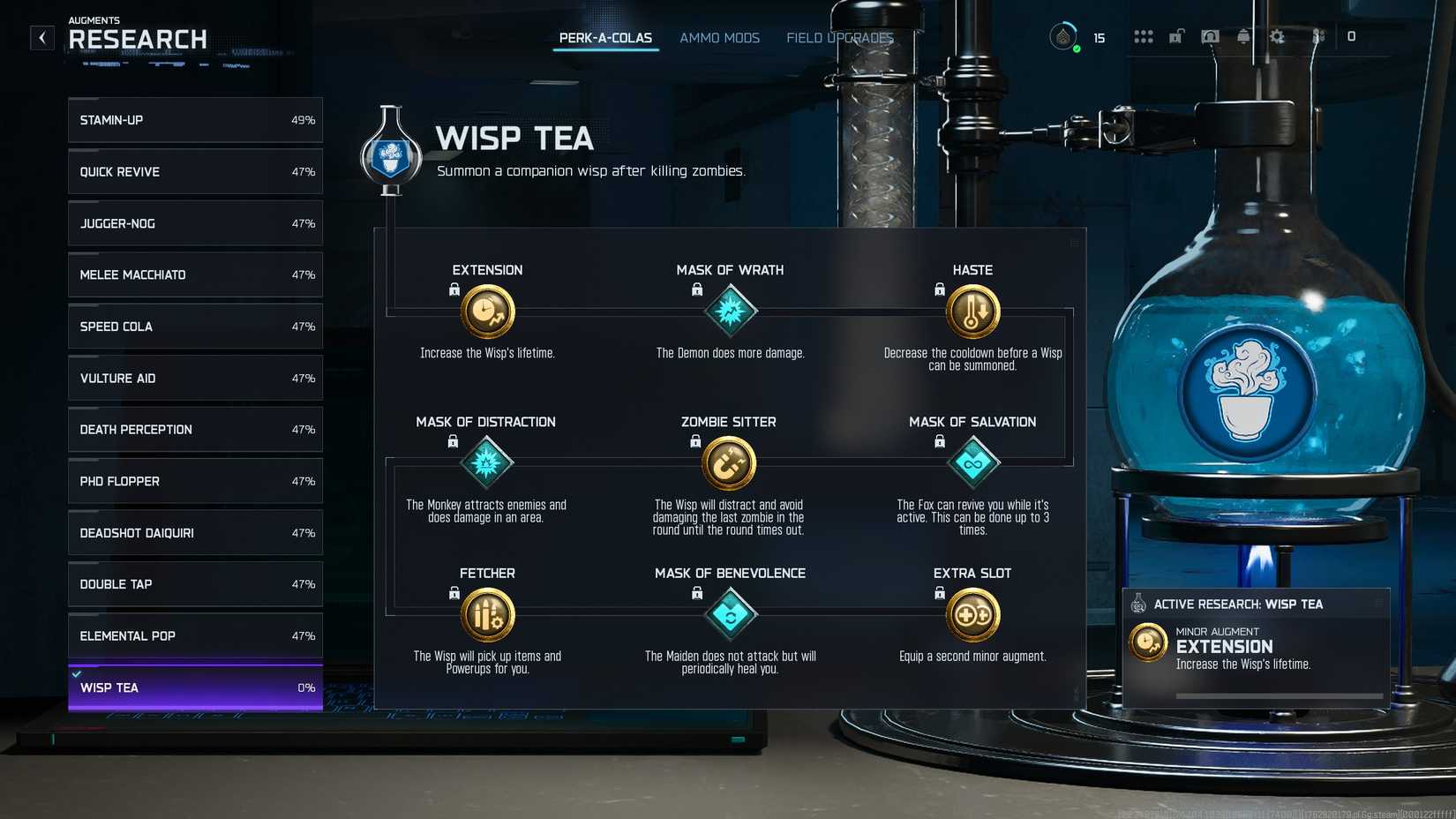Select Quick Revive from the perk list
This screenshot has height=819, width=1456.
pyautogui.click(x=194, y=171)
